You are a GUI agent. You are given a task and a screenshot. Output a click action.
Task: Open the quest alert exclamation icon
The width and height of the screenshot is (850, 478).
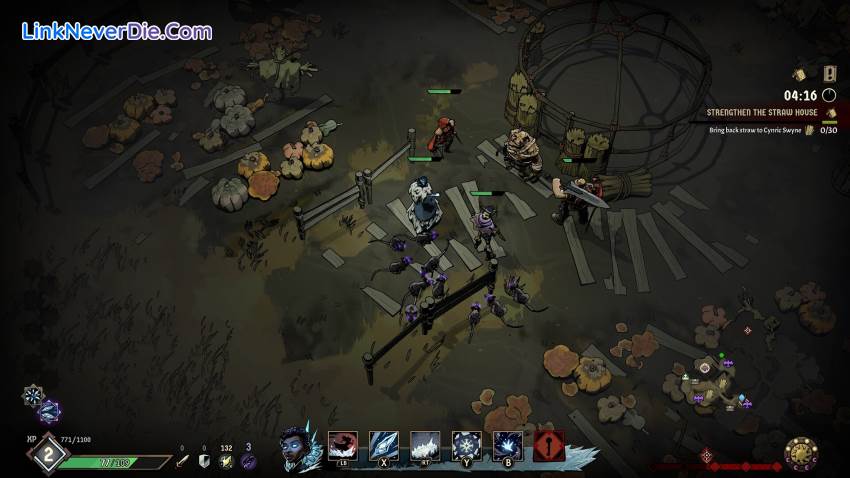pyautogui.click(x=829, y=73)
